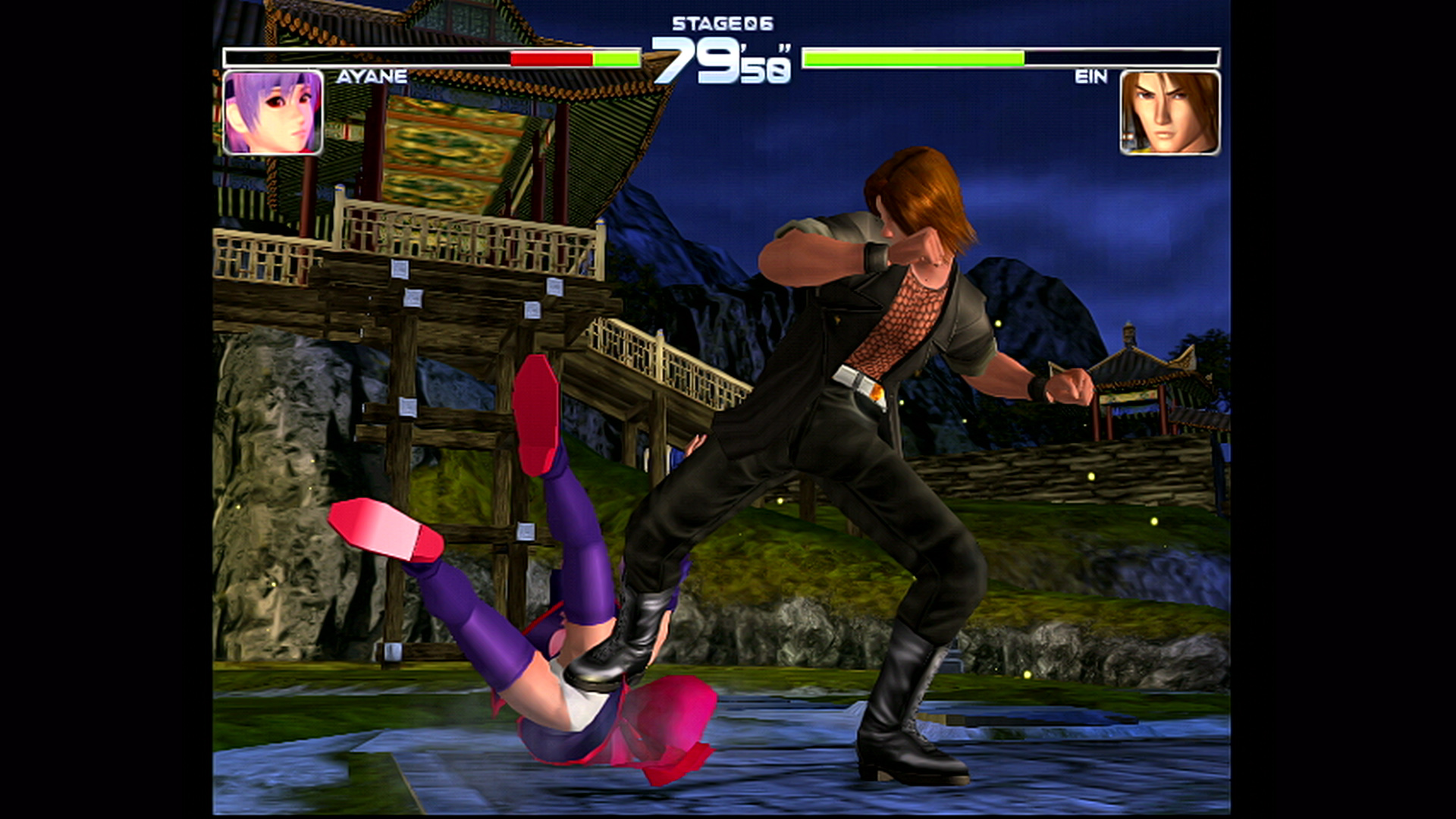This screenshot has height=819, width=1456.
Task: Select the STAGE 06 label
Action: click(x=720, y=23)
